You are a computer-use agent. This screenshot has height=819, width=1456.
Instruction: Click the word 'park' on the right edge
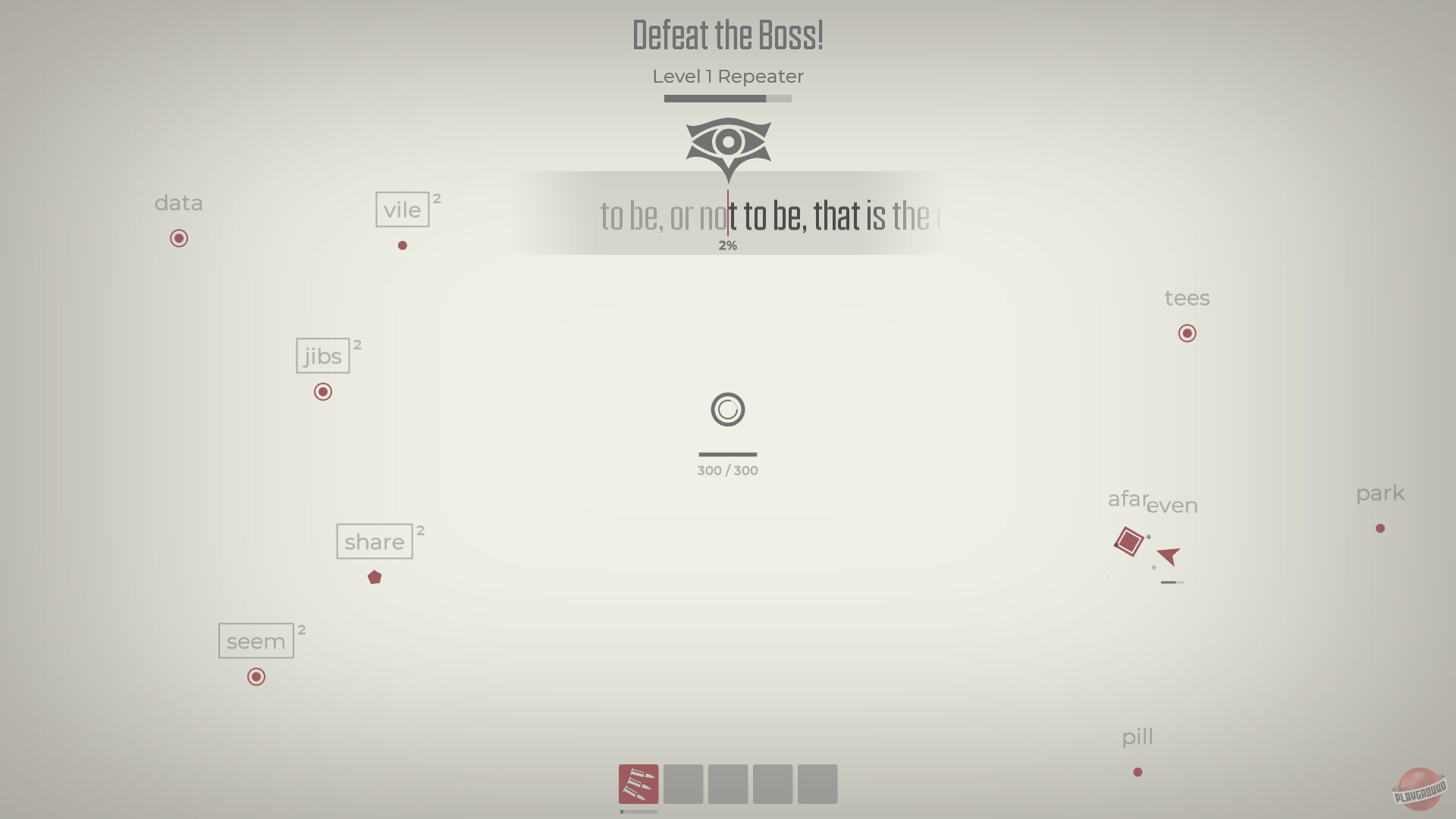pyautogui.click(x=1379, y=494)
